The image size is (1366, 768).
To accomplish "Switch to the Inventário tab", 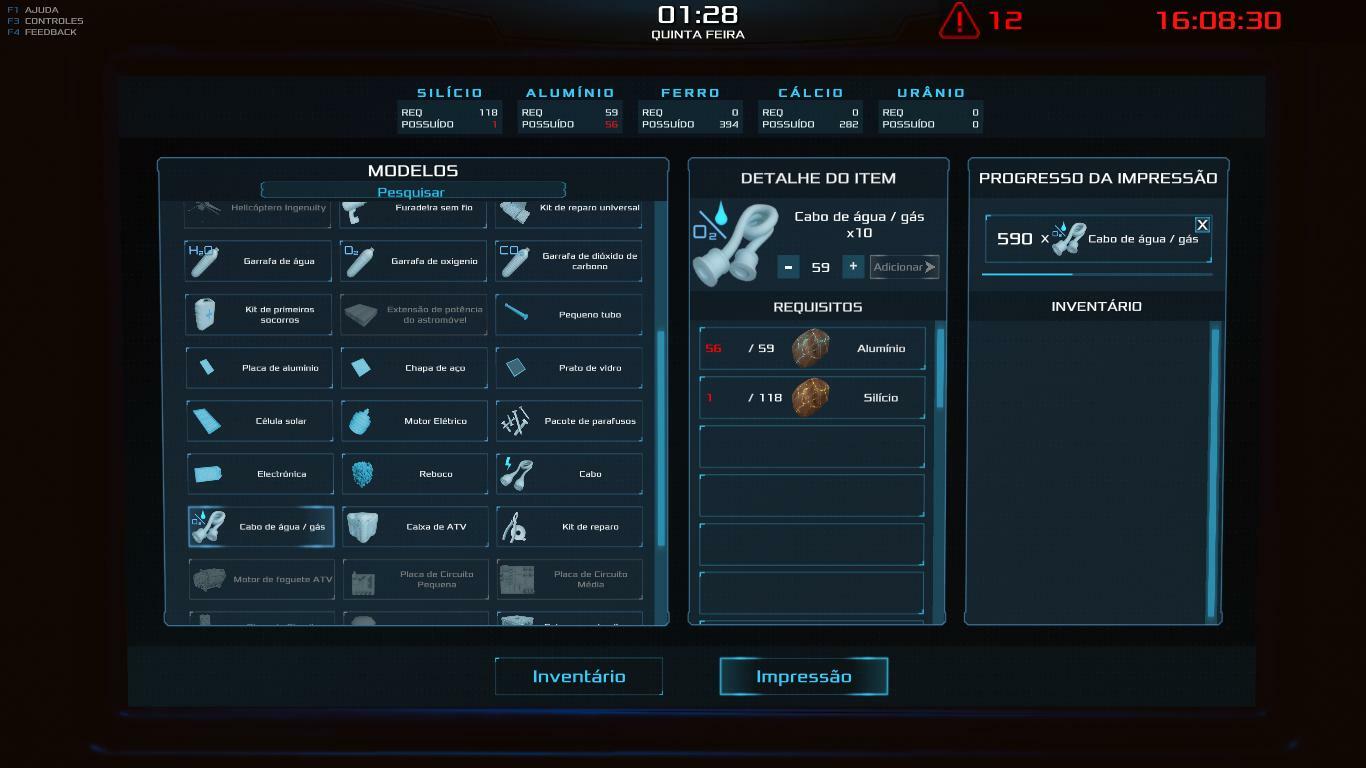I will [x=579, y=677].
